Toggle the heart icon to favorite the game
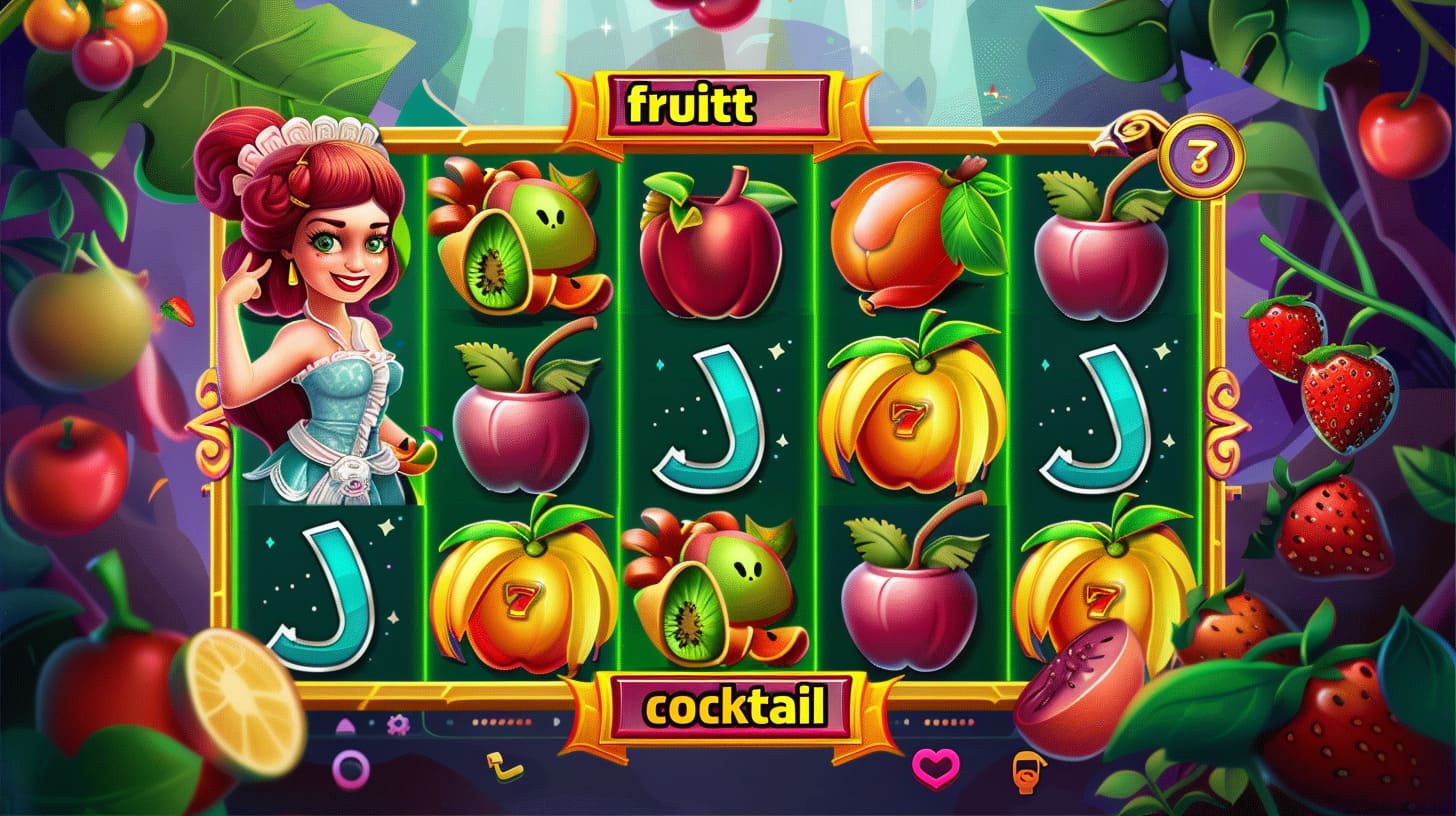The width and height of the screenshot is (1456, 816). (x=936, y=768)
